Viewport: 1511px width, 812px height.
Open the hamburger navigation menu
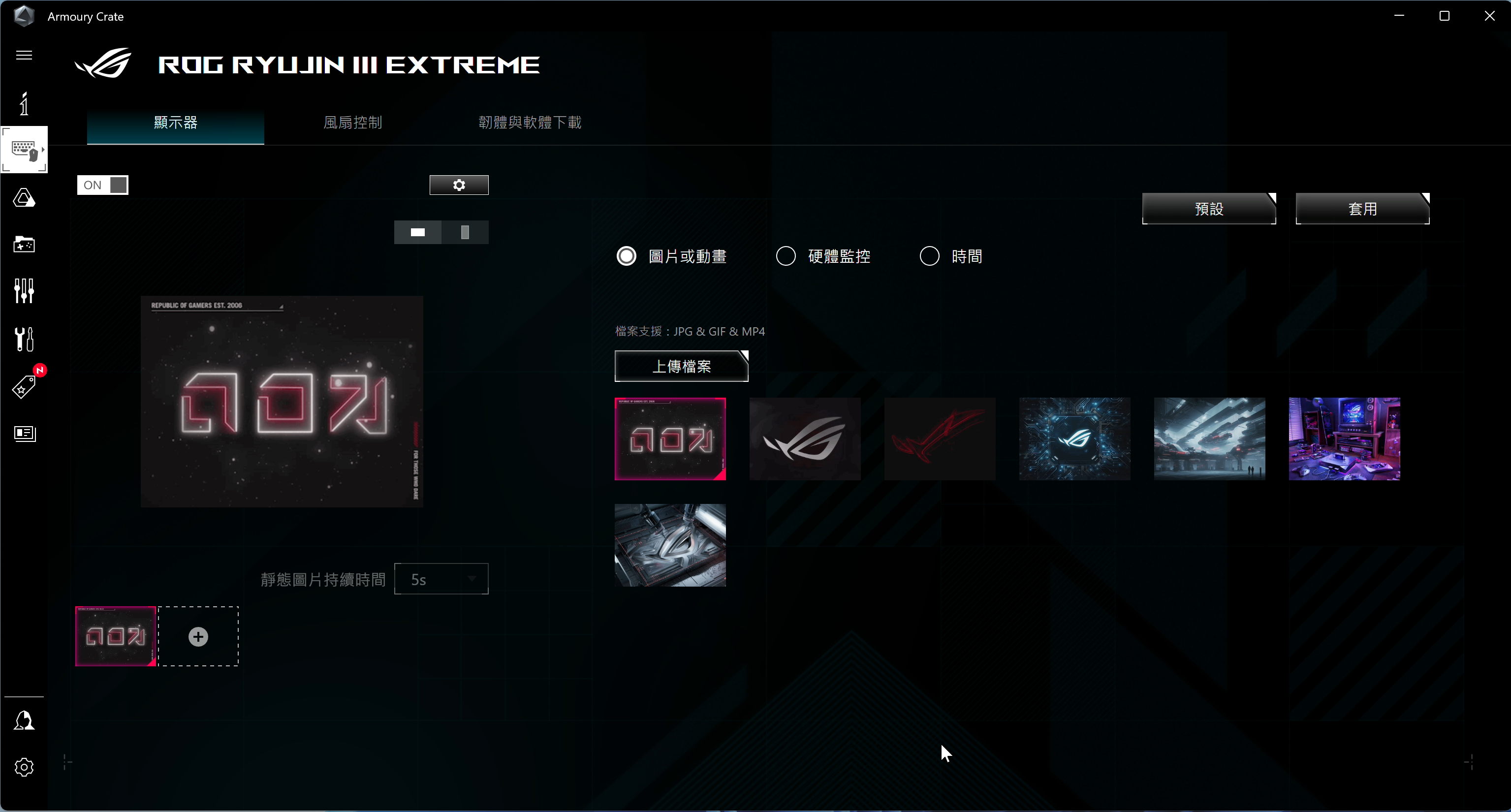point(24,55)
